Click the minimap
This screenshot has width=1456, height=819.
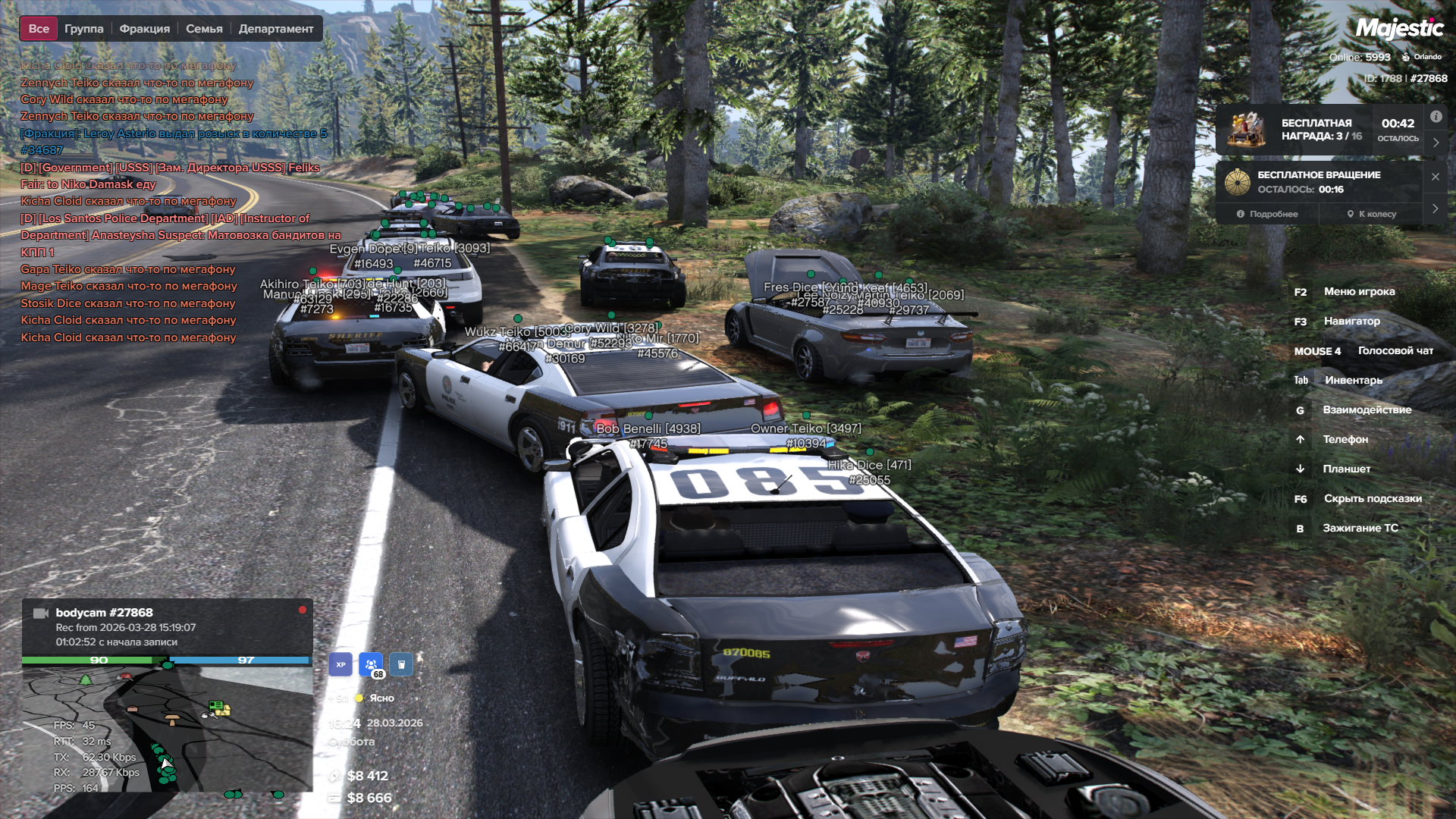tap(167, 728)
